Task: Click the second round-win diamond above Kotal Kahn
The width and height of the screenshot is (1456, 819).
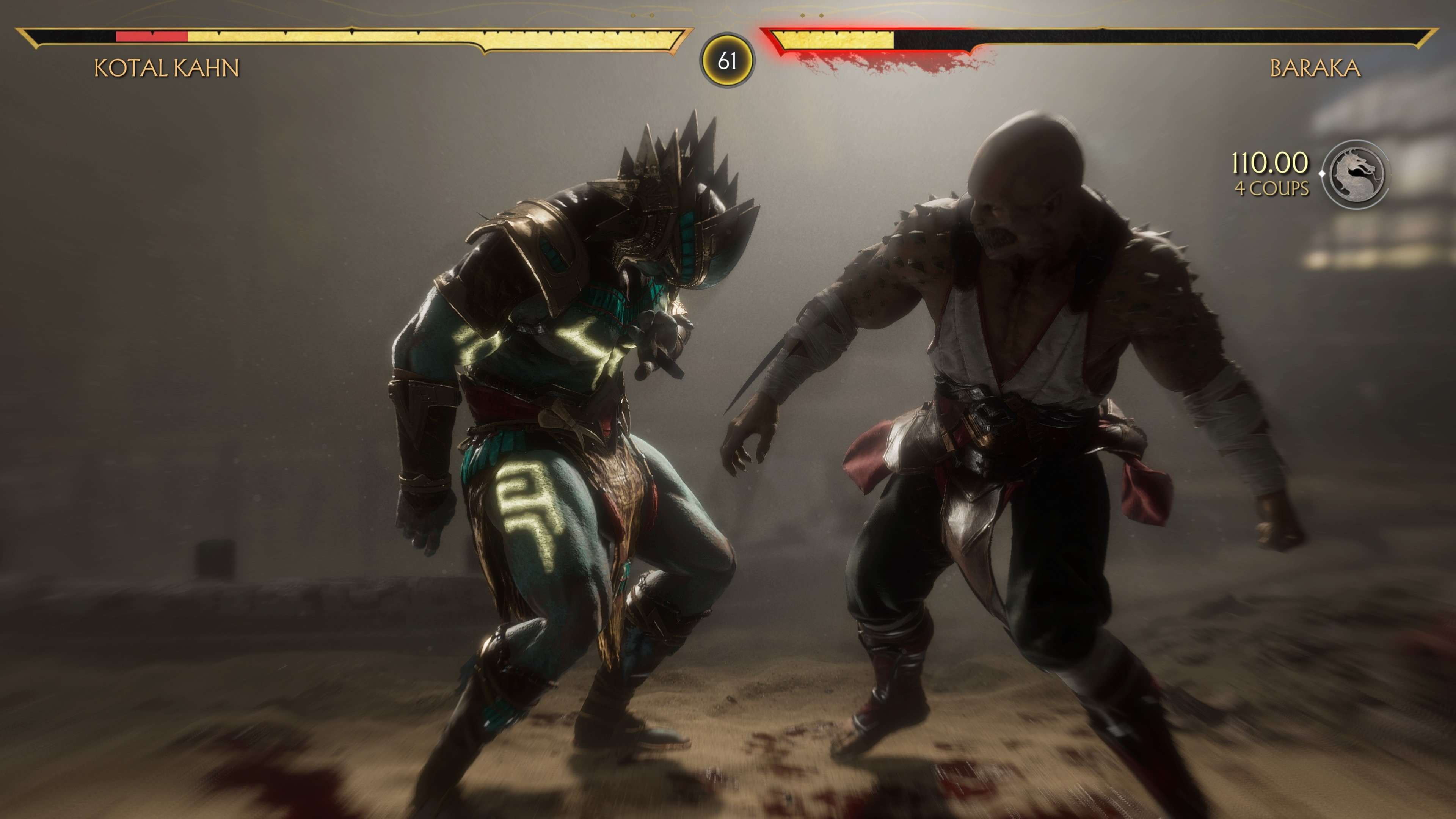Action: (652, 15)
